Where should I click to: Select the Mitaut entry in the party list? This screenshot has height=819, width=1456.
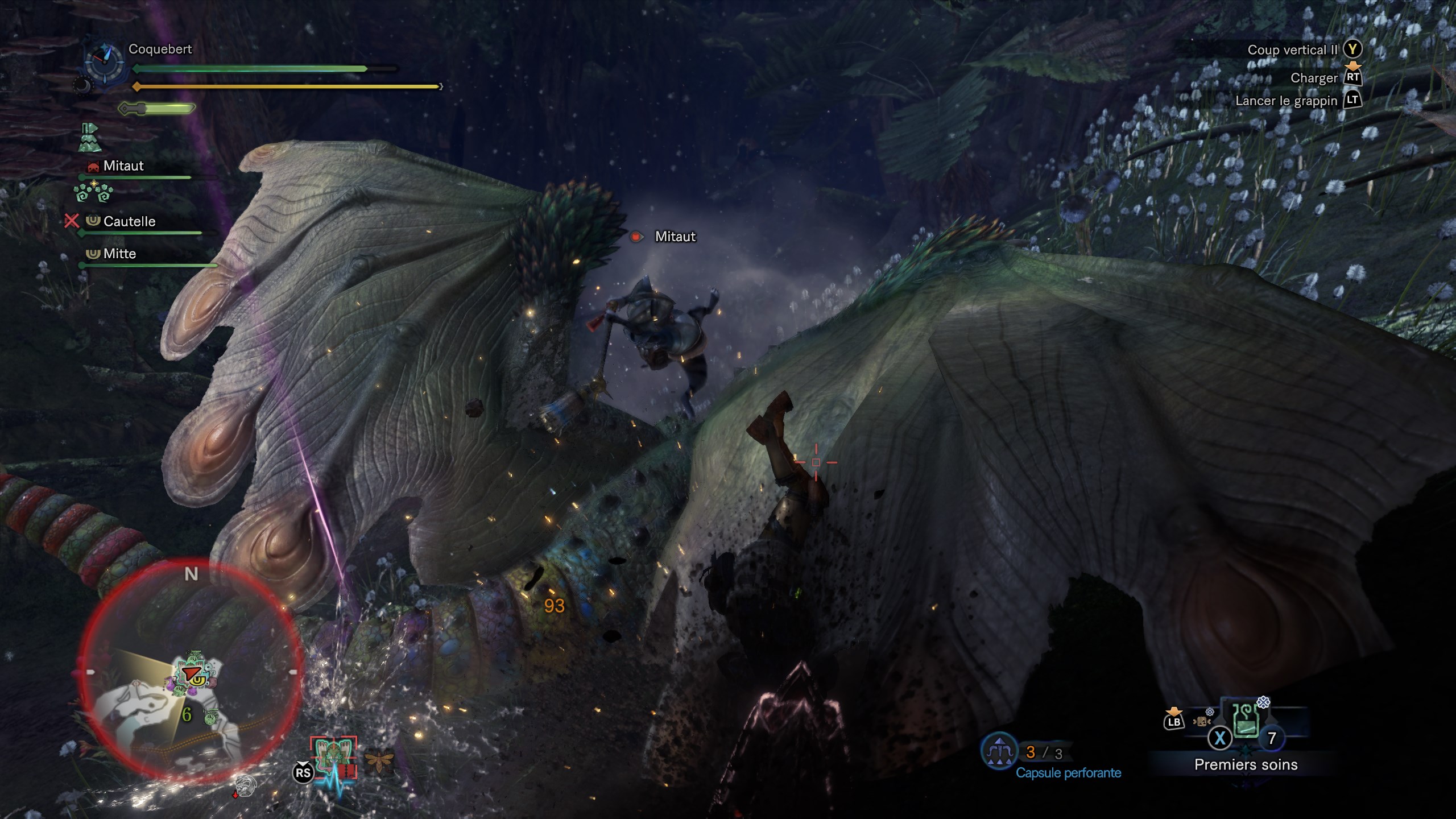pos(123,166)
